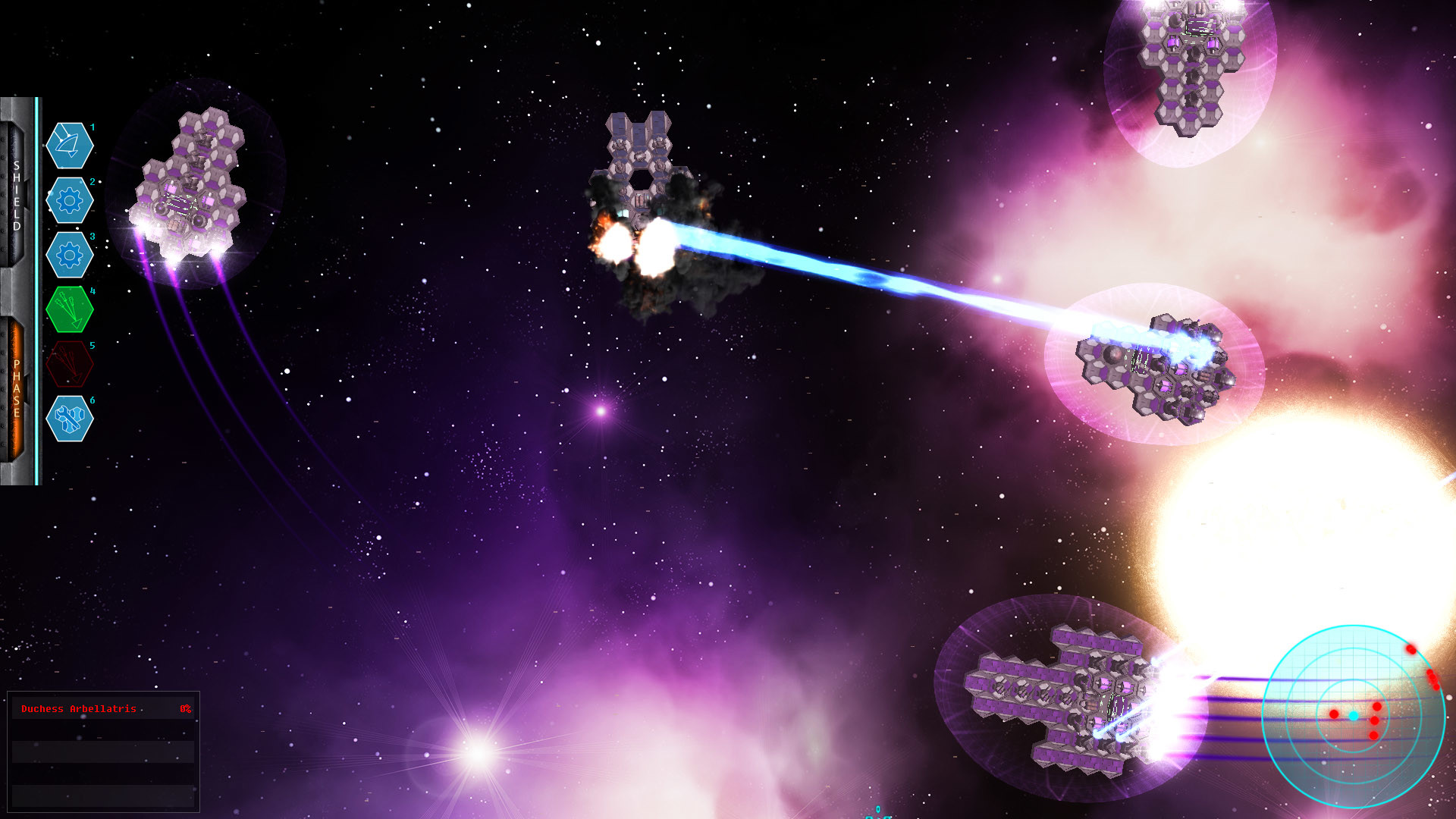Click the disabled red missile ability 5
The width and height of the screenshot is (1456, 819).
tap(69, 364)
